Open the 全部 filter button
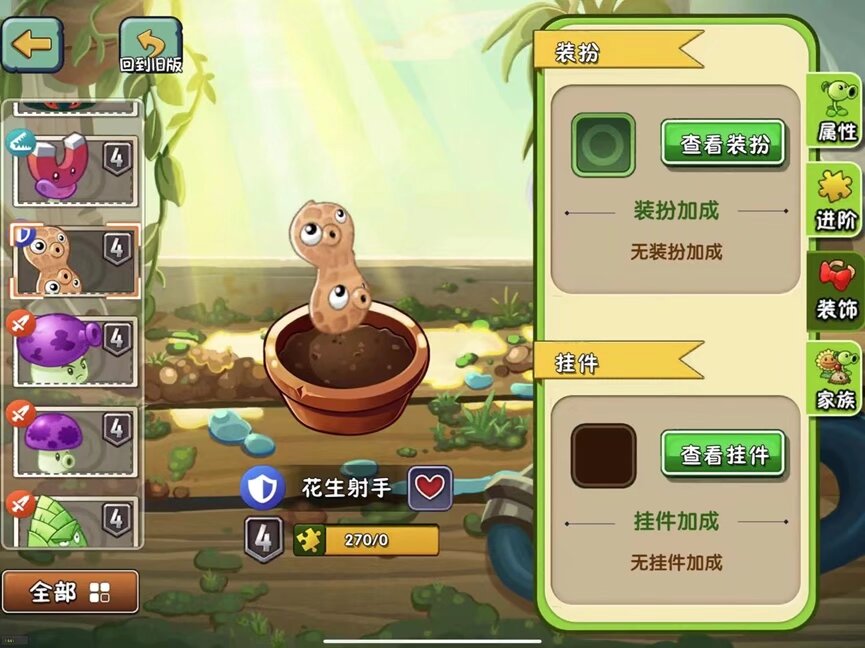The width and height of the screenshot is (865, 648). tap(70, 592)
